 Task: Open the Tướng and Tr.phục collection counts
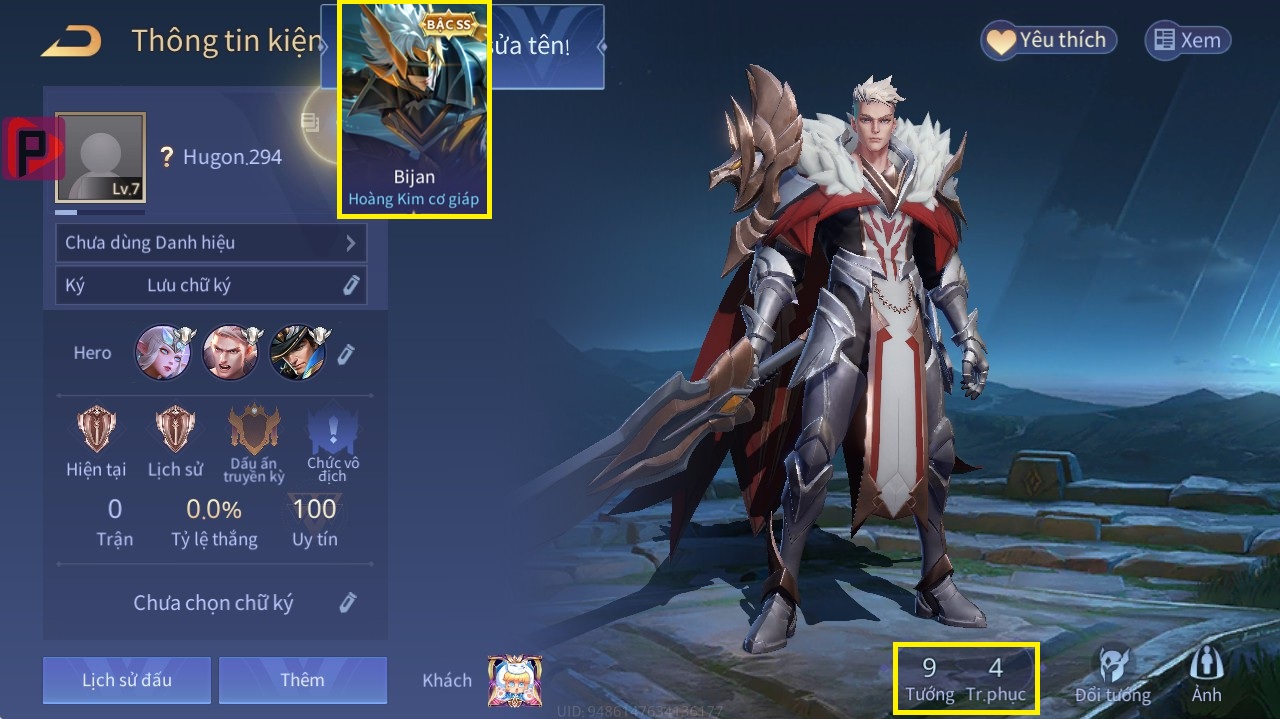pos(966,677)
